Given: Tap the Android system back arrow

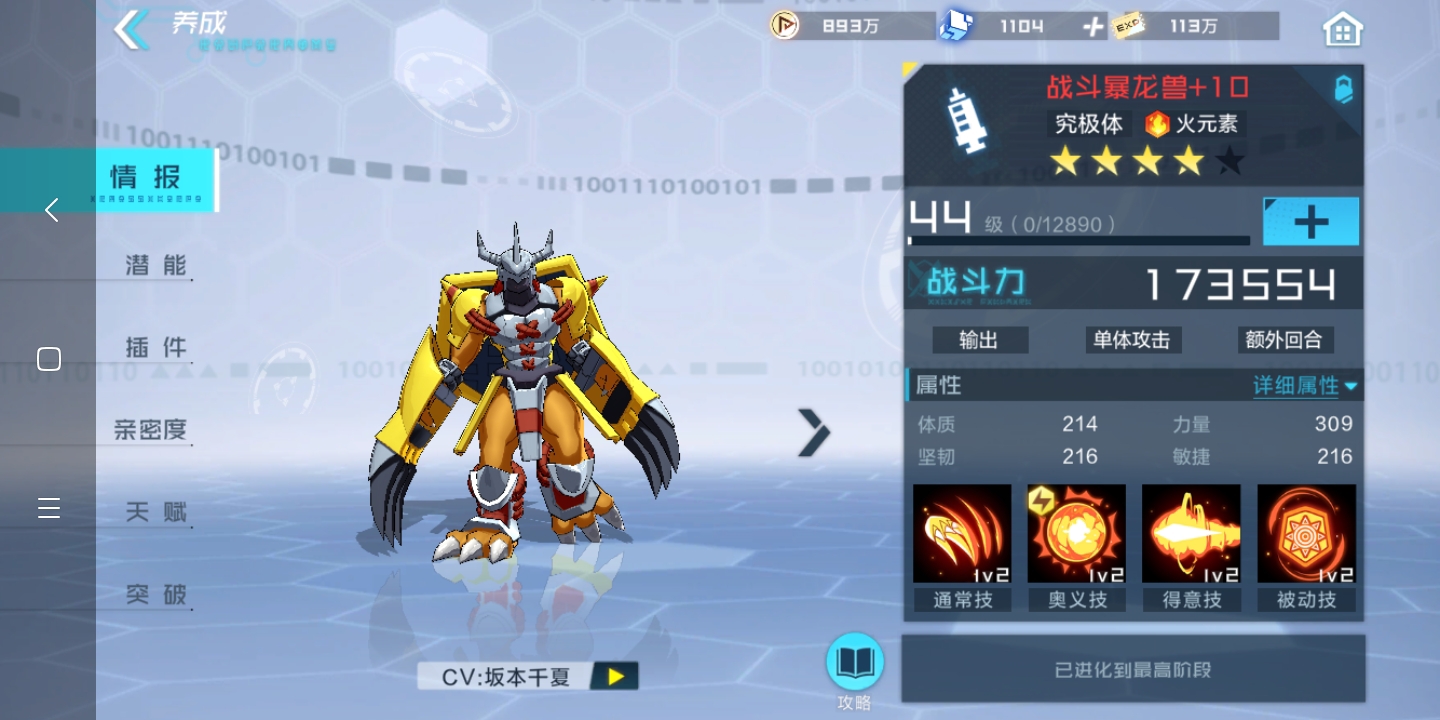Looking at the screenshot, I should click(51, 210).
